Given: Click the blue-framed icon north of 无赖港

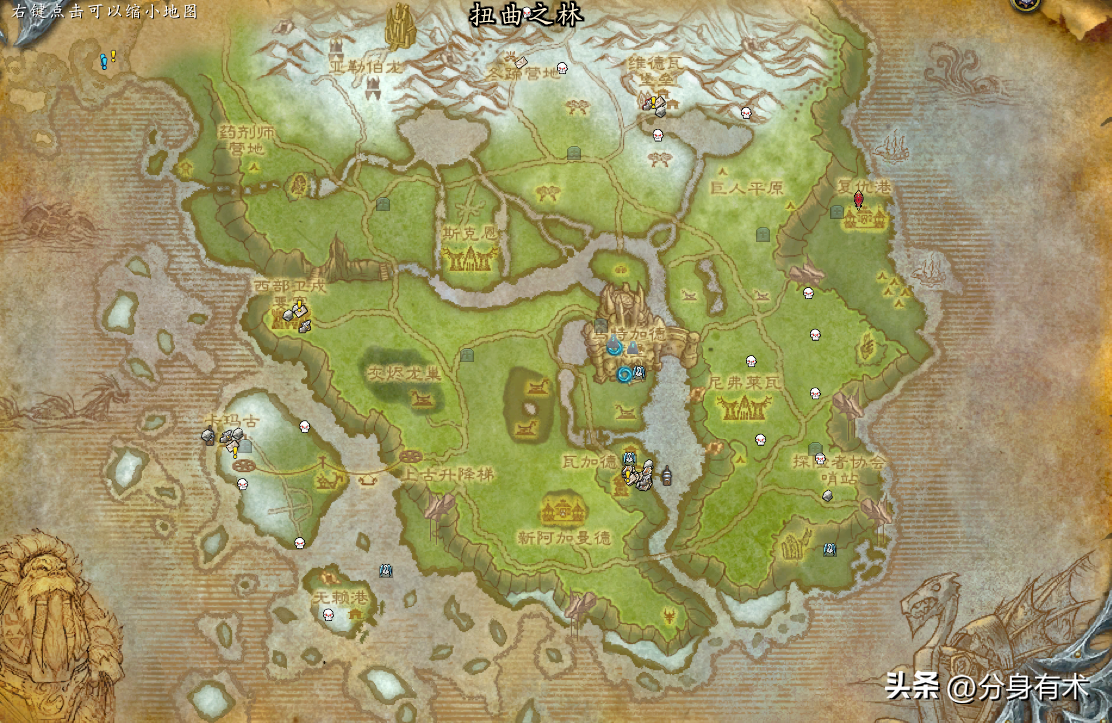Looking at the screenshot, I should pos(385,570).
